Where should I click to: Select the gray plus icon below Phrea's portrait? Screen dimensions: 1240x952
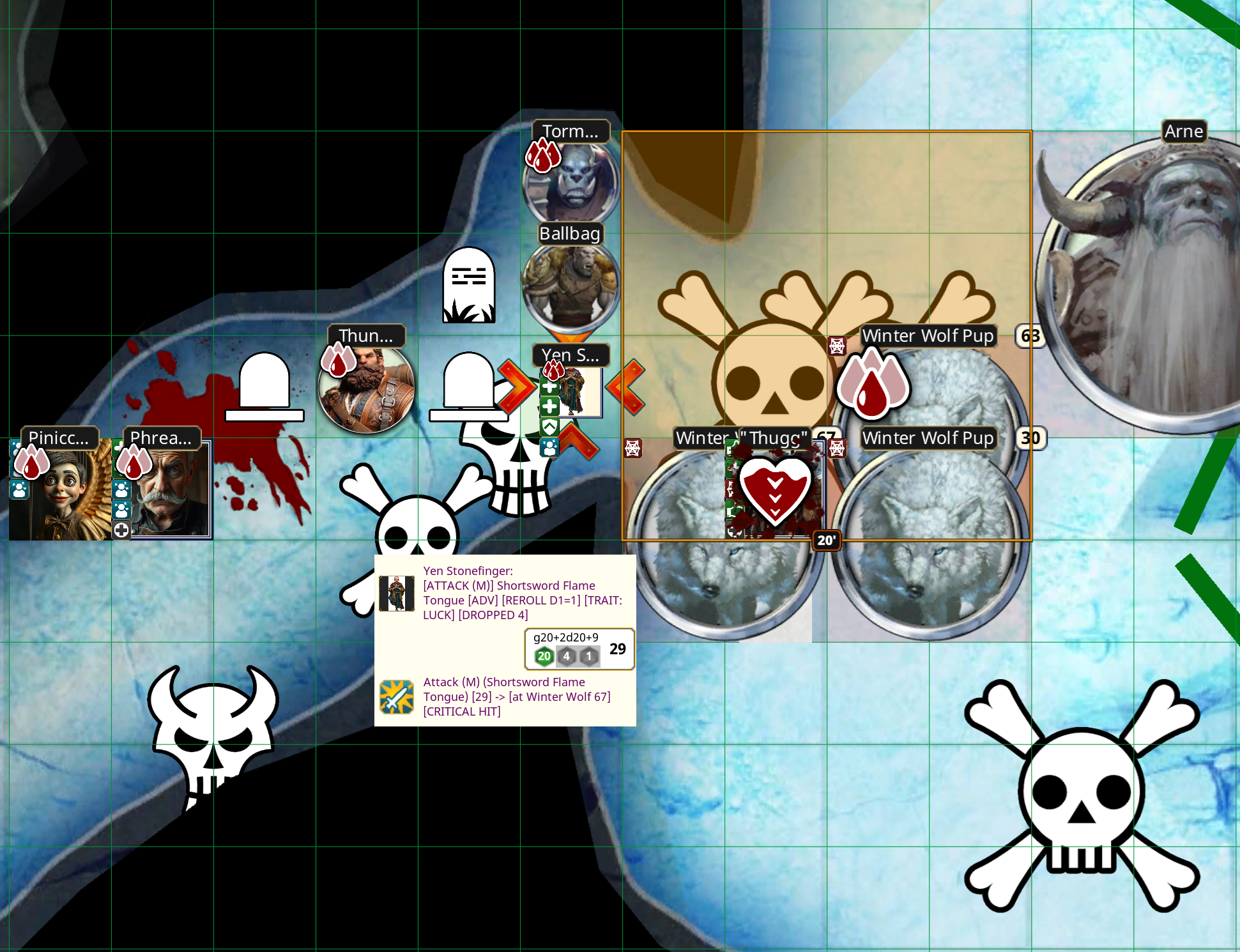pyautogui.click(x=120, y=530)
